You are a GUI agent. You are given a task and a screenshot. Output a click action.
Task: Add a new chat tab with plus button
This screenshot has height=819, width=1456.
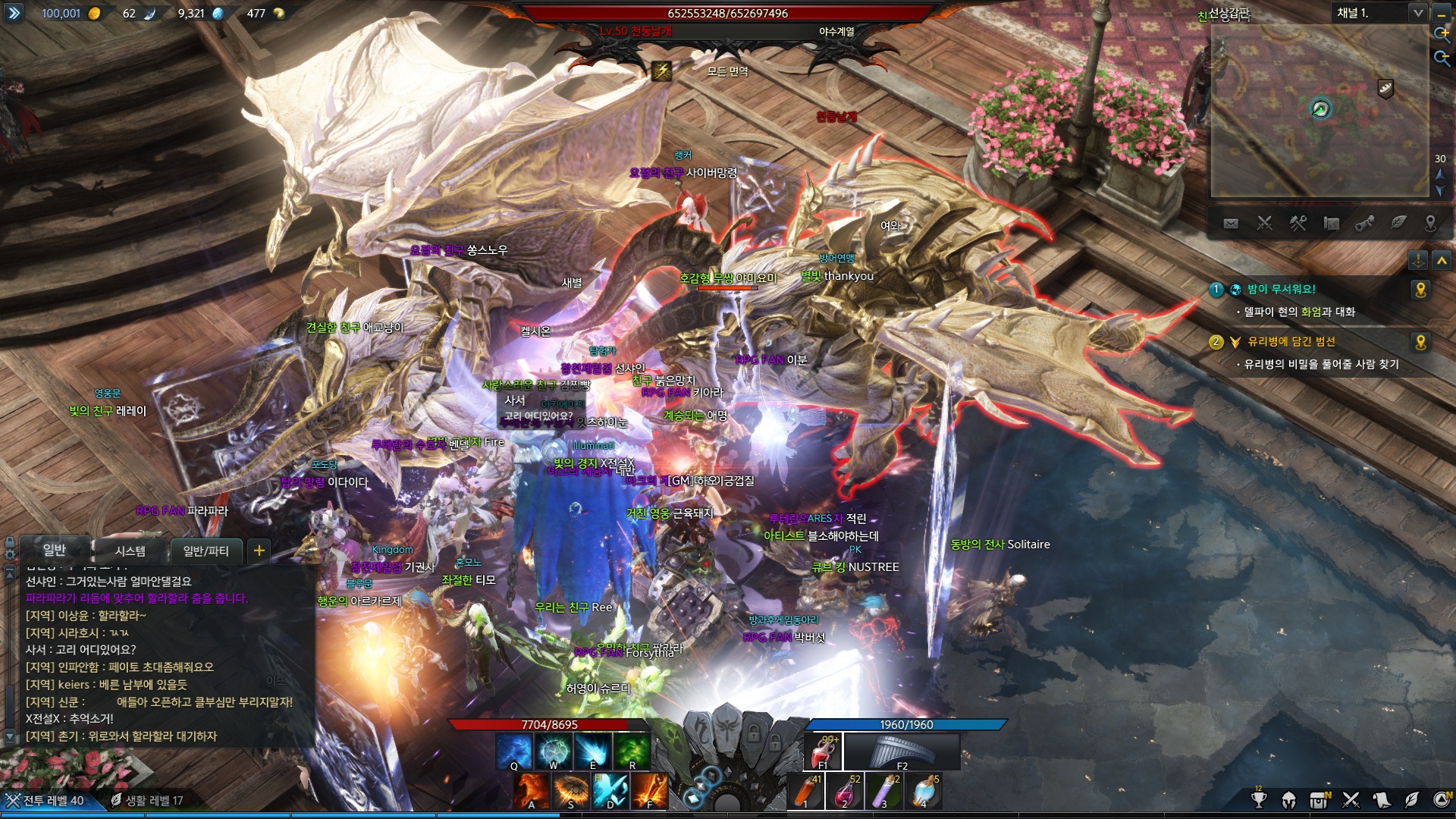259,551
